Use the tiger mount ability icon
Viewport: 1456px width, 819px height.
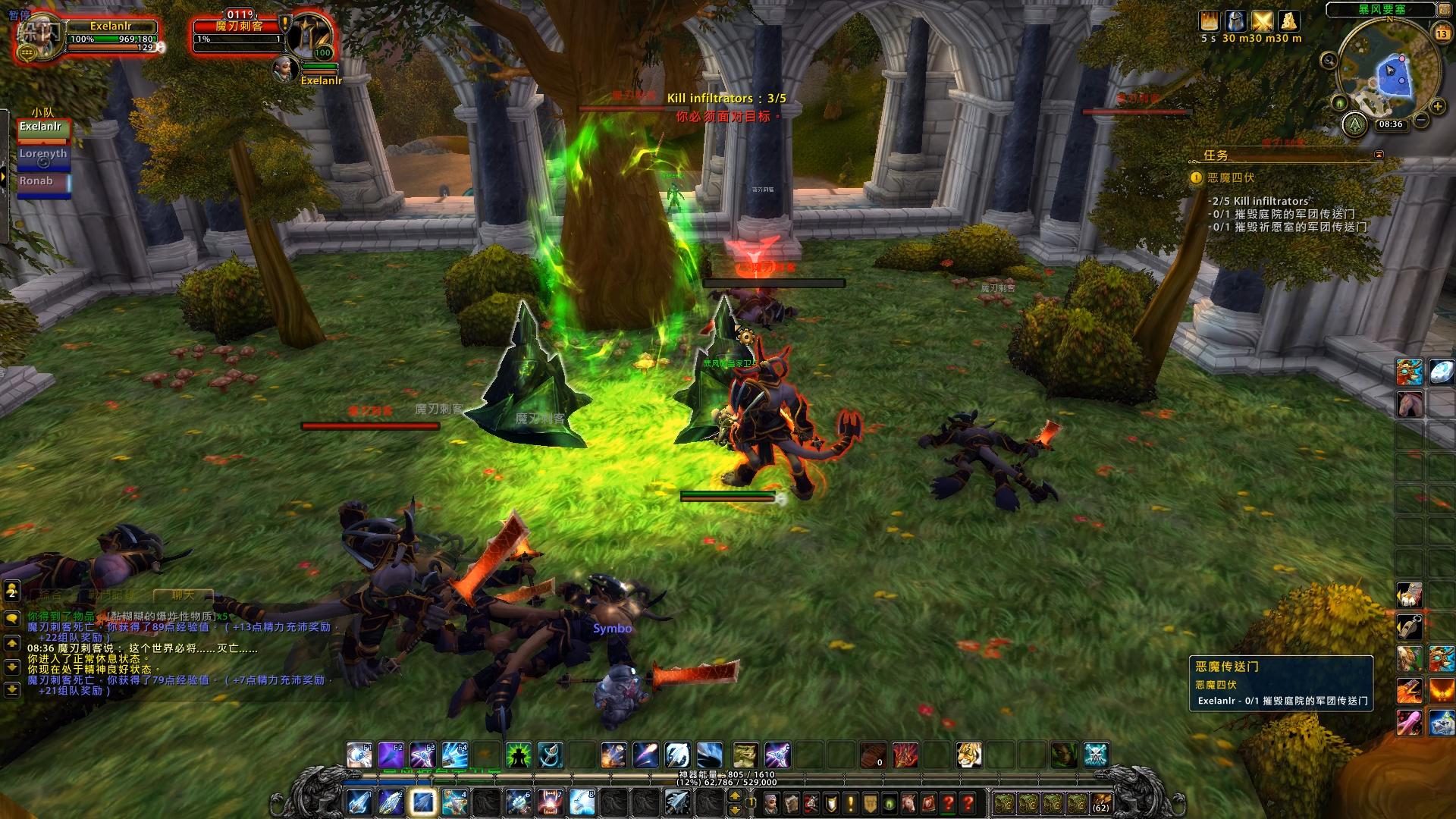pos(968,755)
